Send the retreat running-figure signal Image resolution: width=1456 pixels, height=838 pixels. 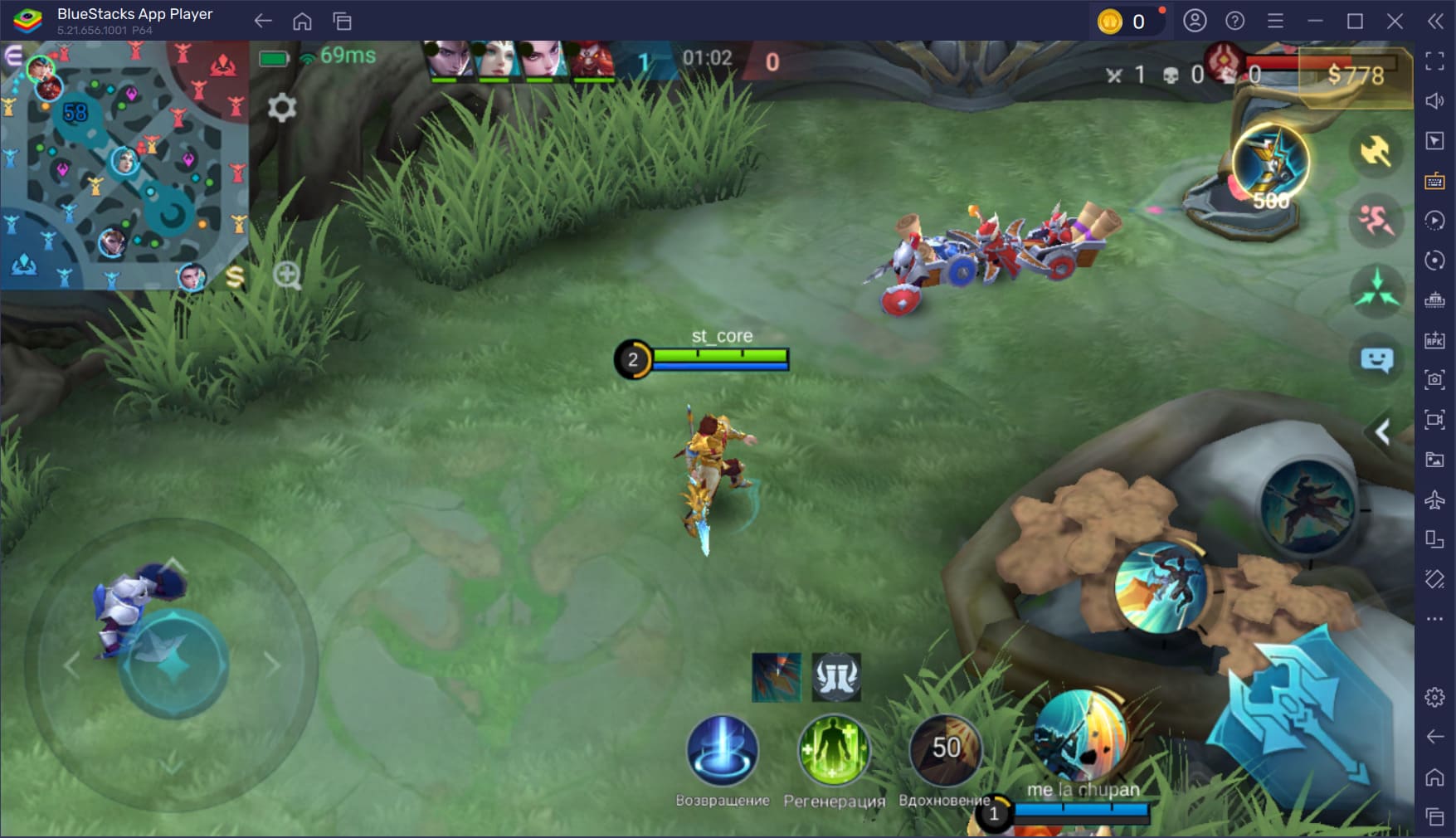(1376, 221)
